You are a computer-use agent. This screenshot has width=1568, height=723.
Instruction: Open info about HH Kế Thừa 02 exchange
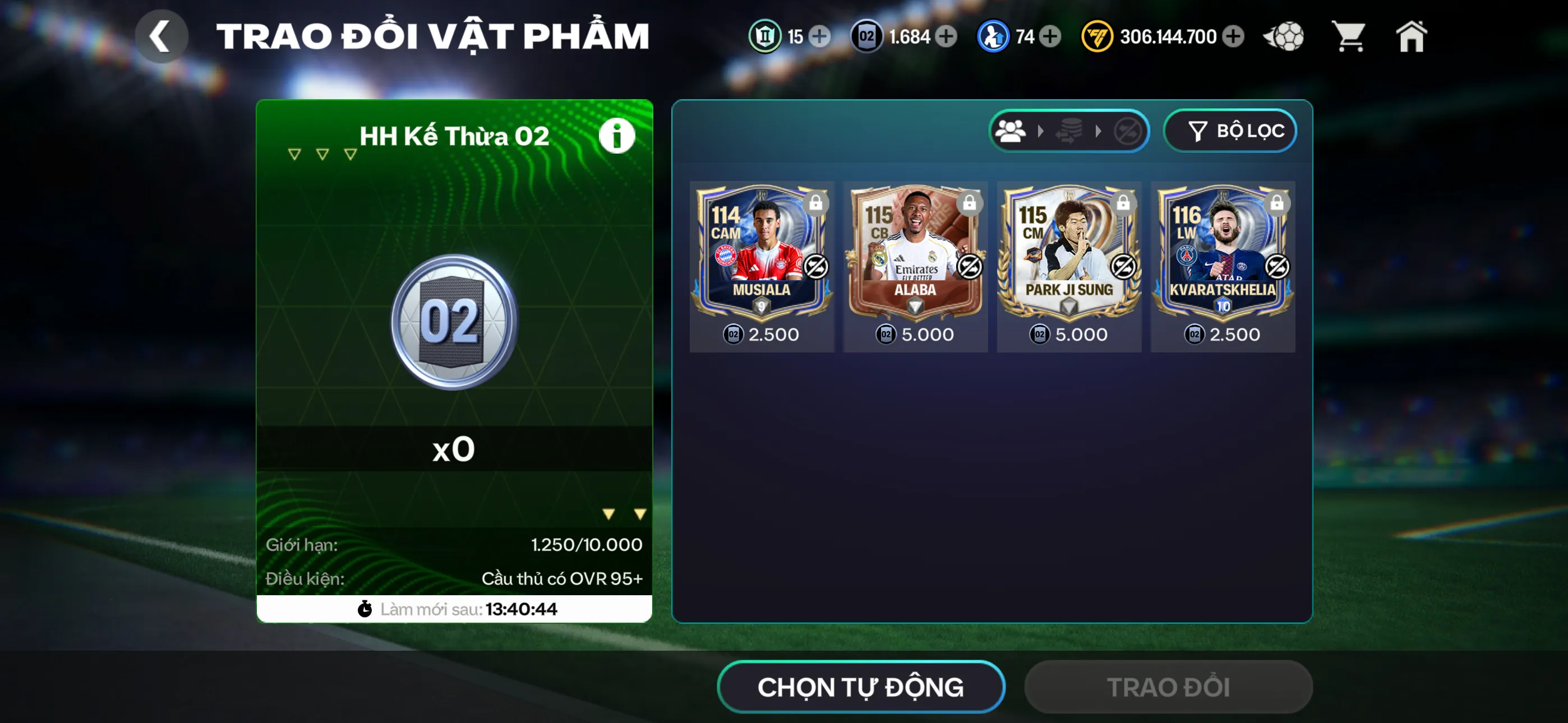(x=617, y=136)
